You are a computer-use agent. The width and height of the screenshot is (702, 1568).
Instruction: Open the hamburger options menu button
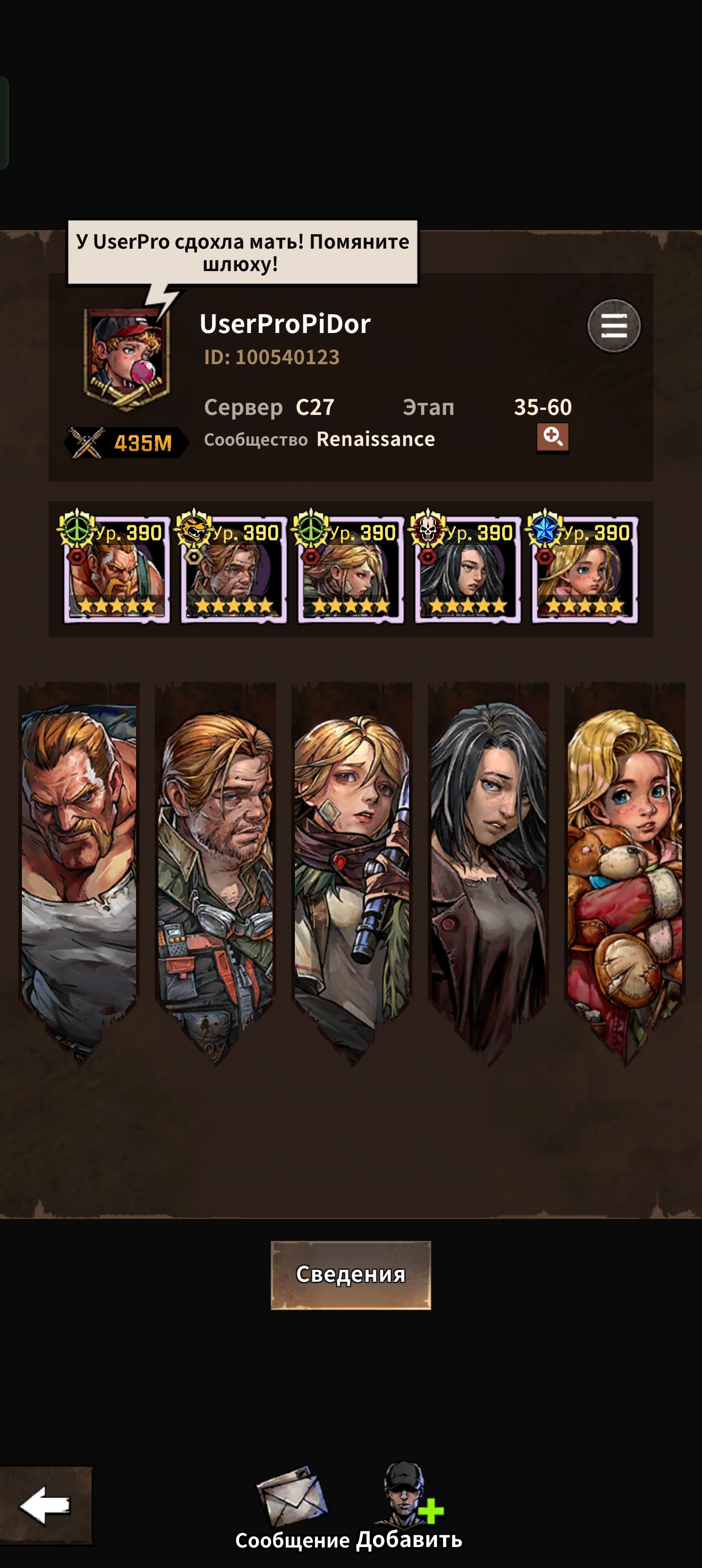point(613,326)
